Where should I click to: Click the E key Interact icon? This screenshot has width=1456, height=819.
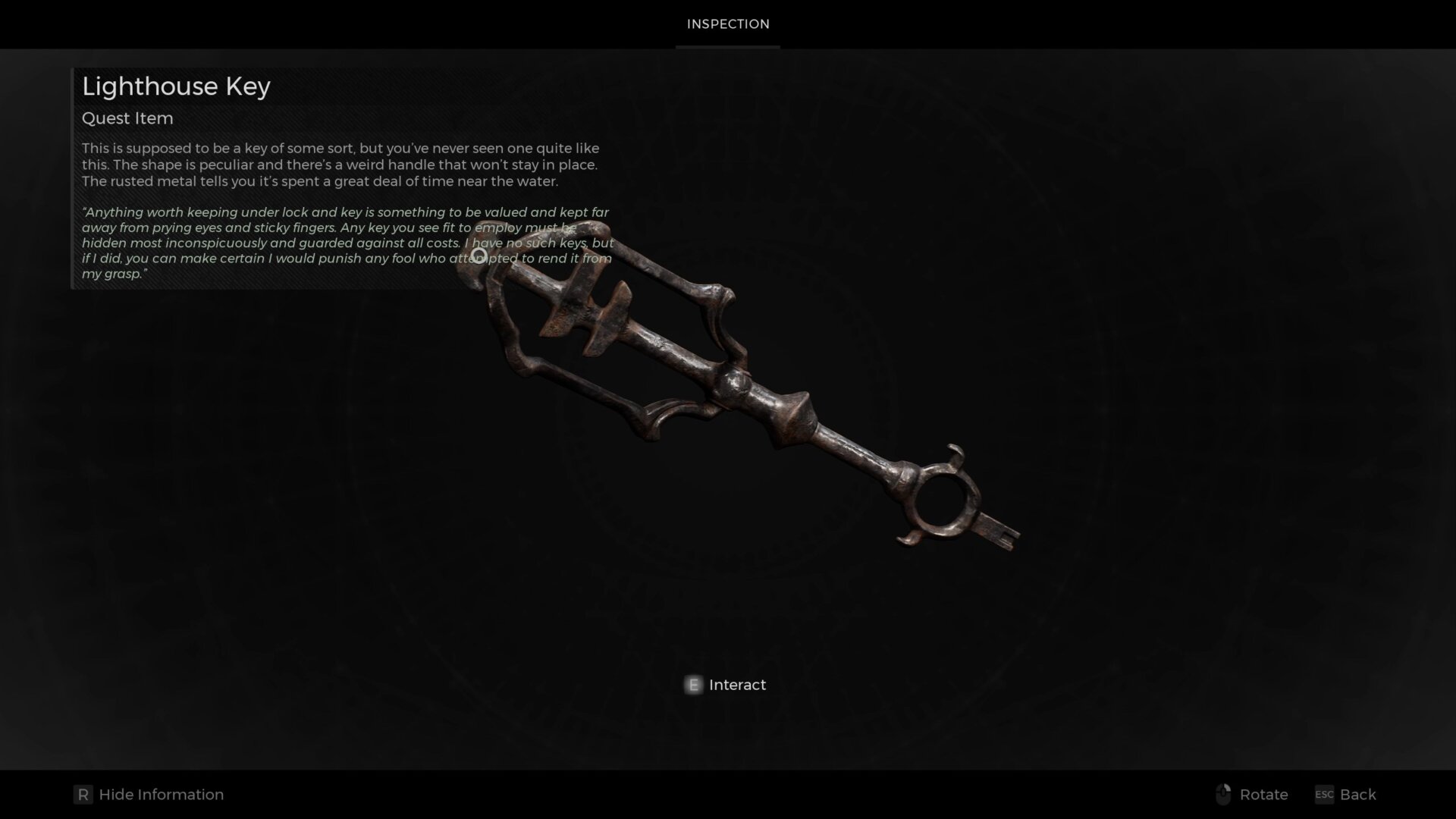click(x=692, y=685)
